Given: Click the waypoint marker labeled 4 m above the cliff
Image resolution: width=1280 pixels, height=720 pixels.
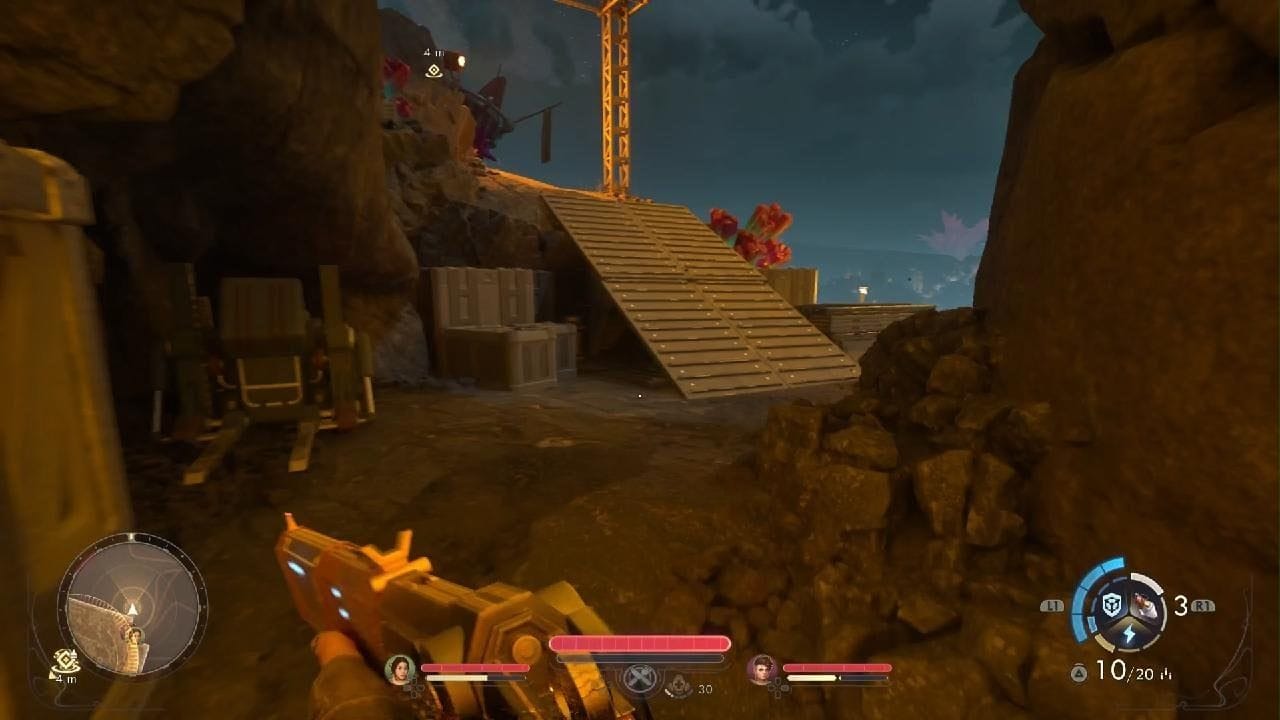Looking at the screenshot, I should click(x=433, y=70).
